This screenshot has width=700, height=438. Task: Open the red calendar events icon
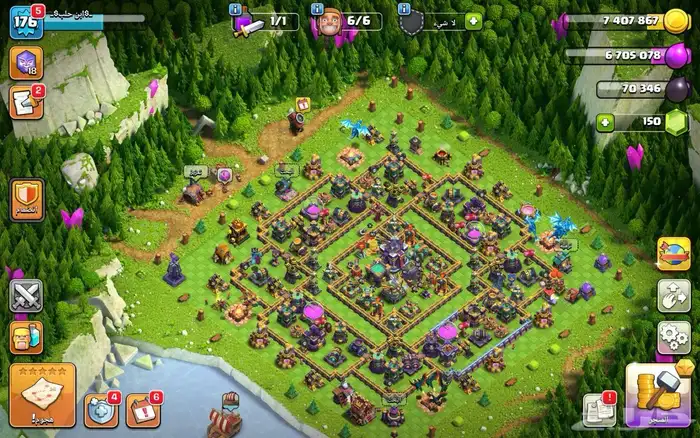[x=142, y=411]
